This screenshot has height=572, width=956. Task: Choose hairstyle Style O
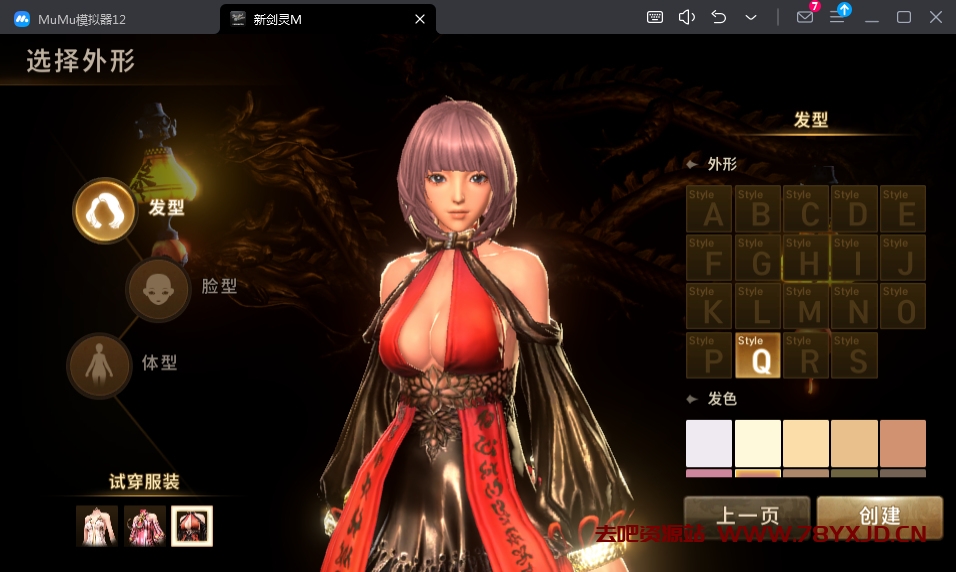coord(903,306)
